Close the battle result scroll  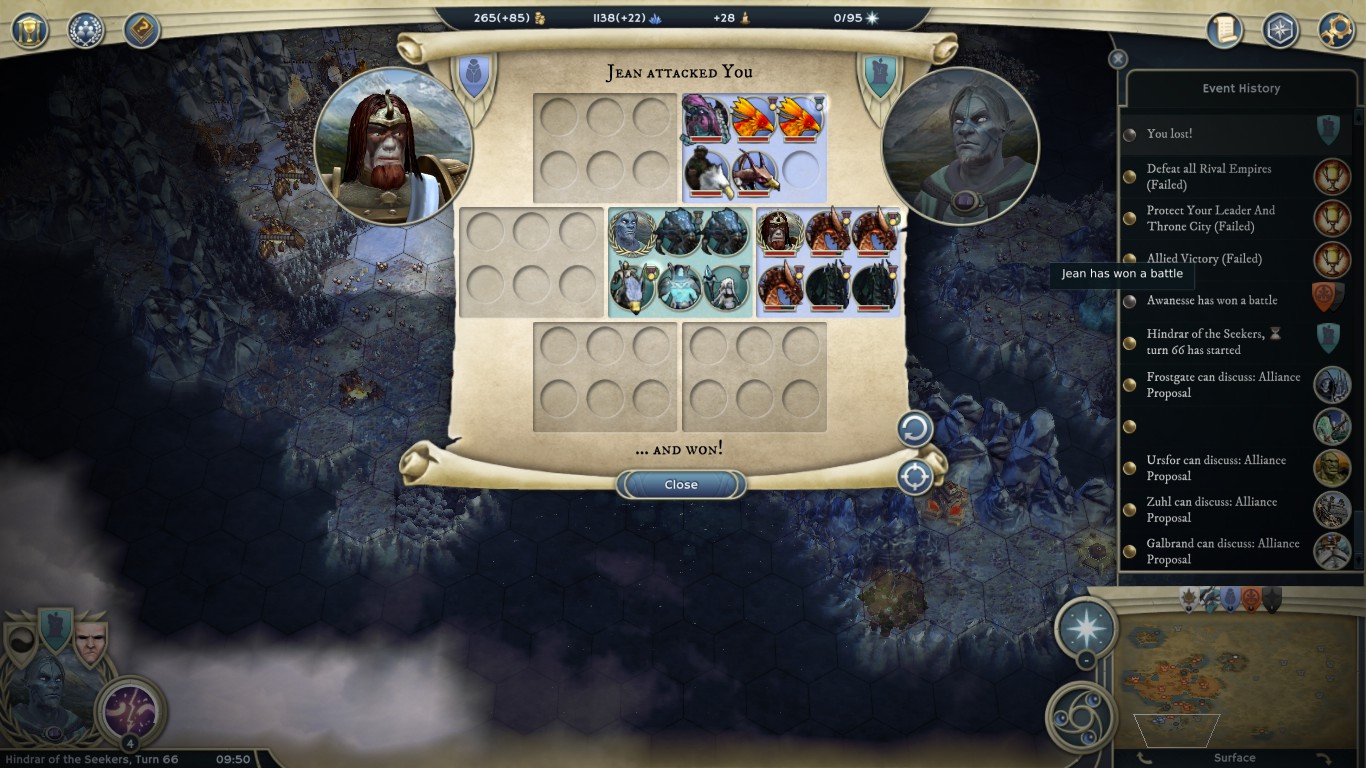click(x=681, y=485)
